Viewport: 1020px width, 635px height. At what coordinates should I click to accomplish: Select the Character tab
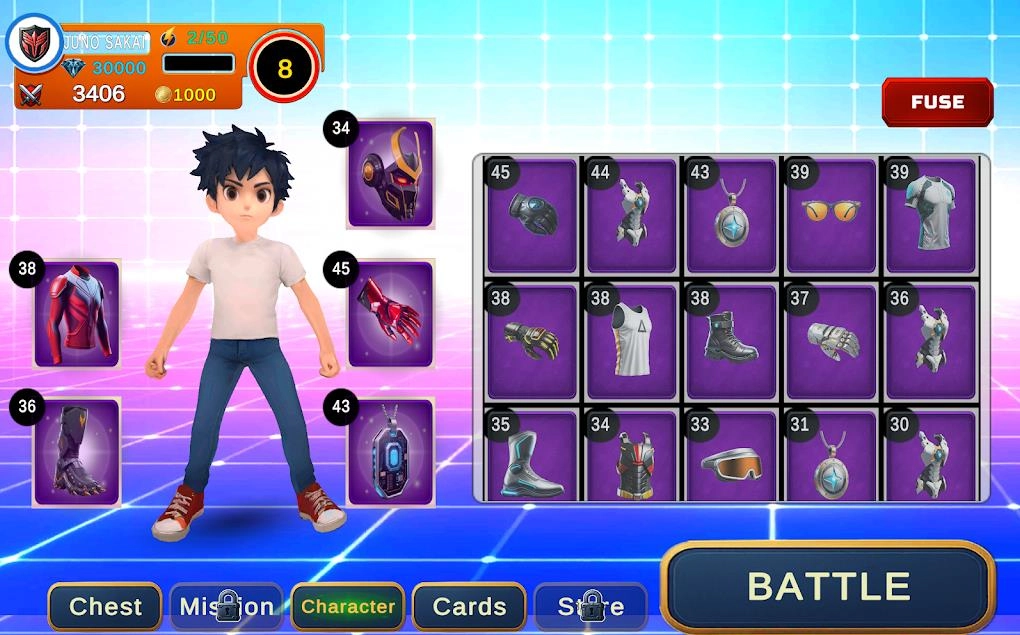click(348, 606)
